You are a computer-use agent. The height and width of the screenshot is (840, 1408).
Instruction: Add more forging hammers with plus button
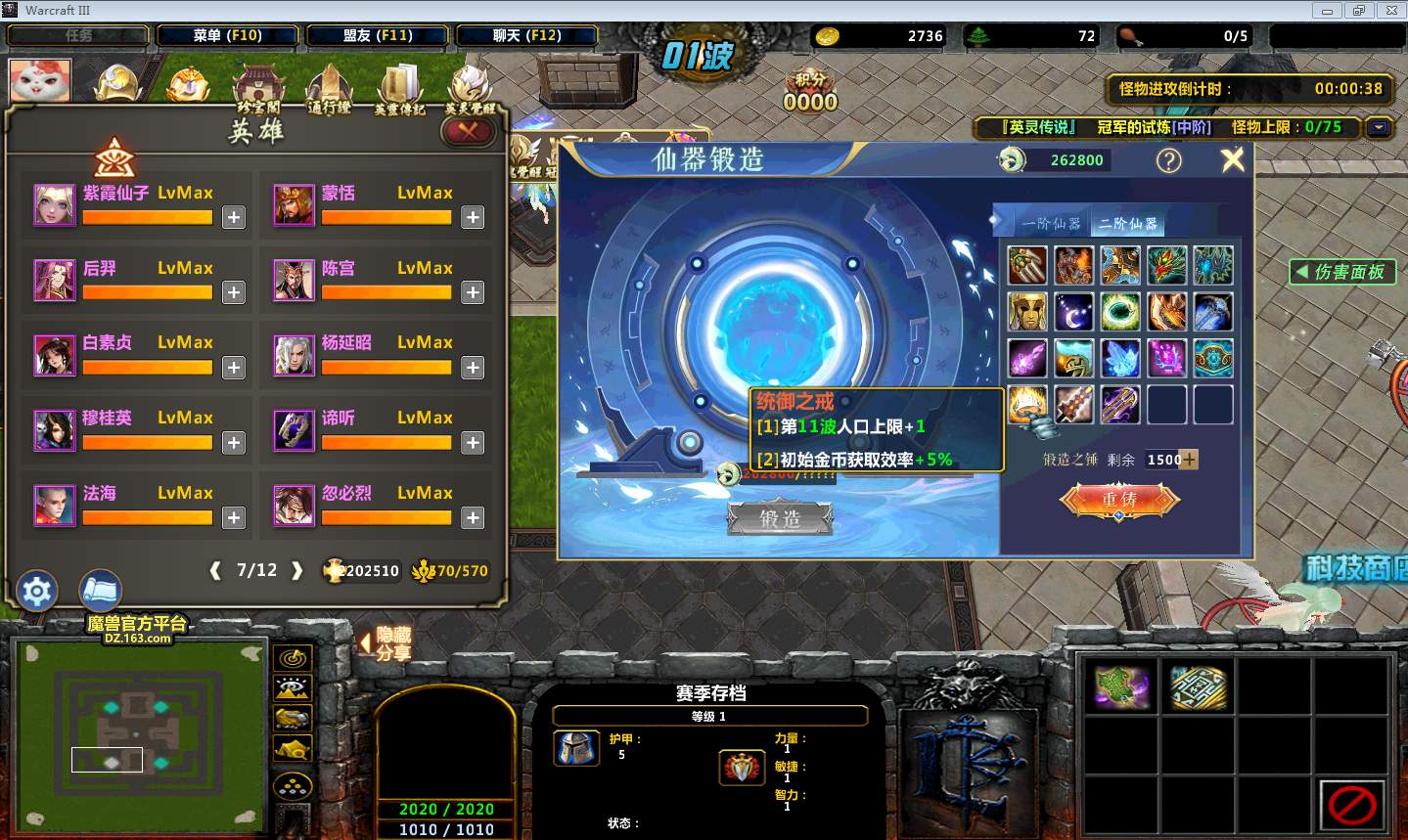(1189, 460)
